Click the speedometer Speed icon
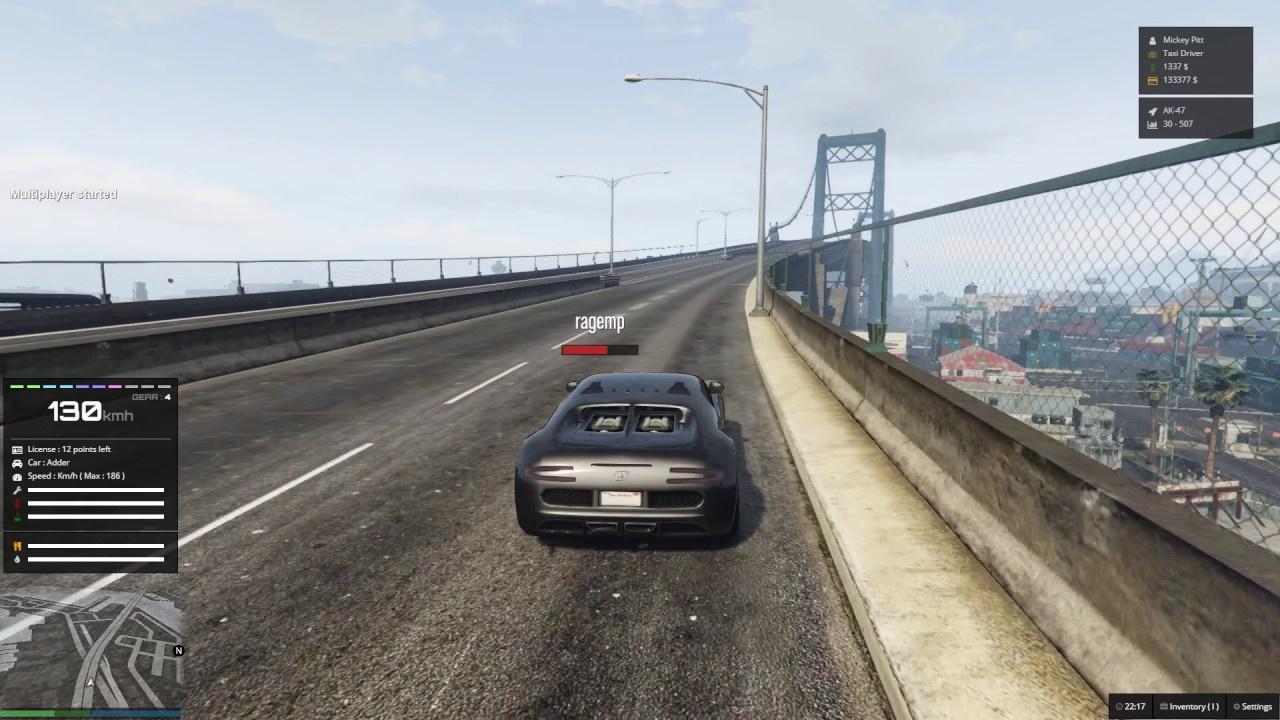The width and height of the screenshot is (1280, 720). click(x=18, y=476)
